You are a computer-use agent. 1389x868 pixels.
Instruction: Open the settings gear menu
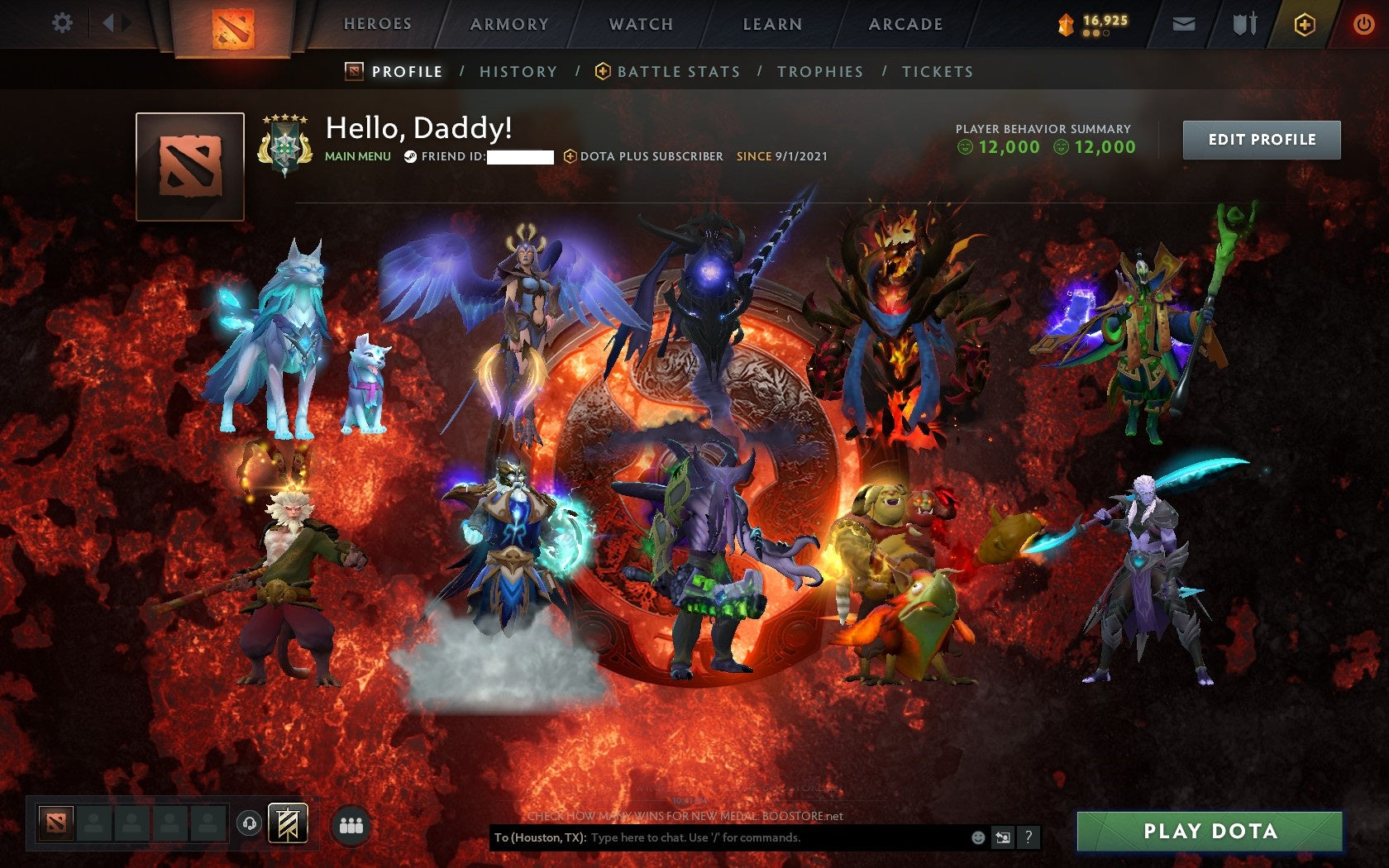(x=62, y=22)
